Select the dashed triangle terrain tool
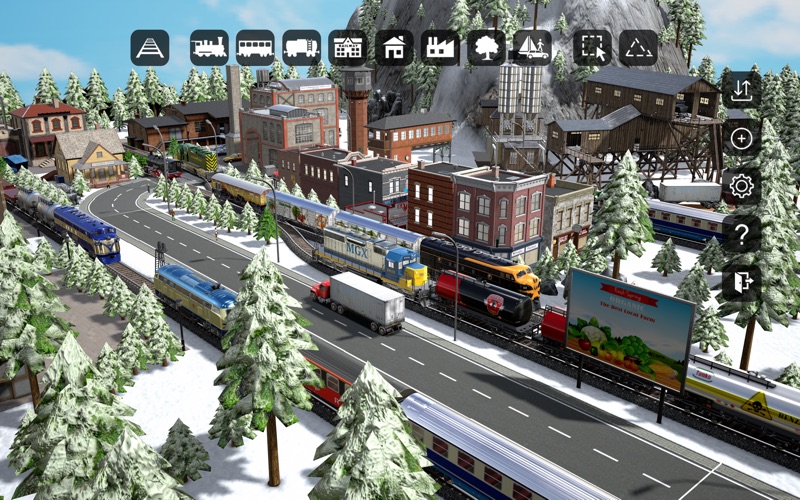This screenshot has height=500, width=800. click(x=638, y=47)
